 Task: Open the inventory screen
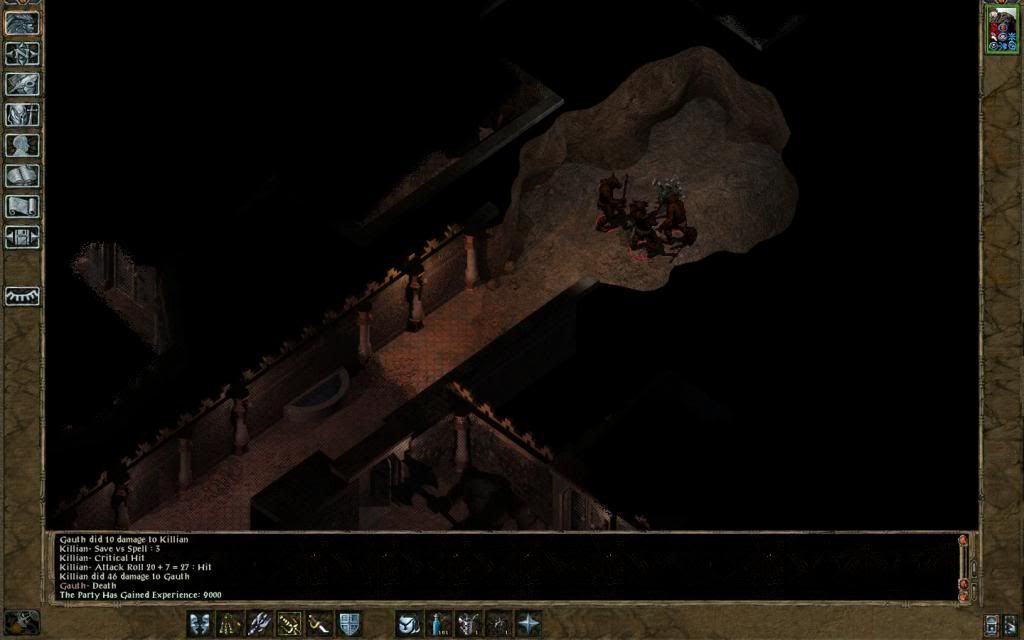tap(22, 115)
